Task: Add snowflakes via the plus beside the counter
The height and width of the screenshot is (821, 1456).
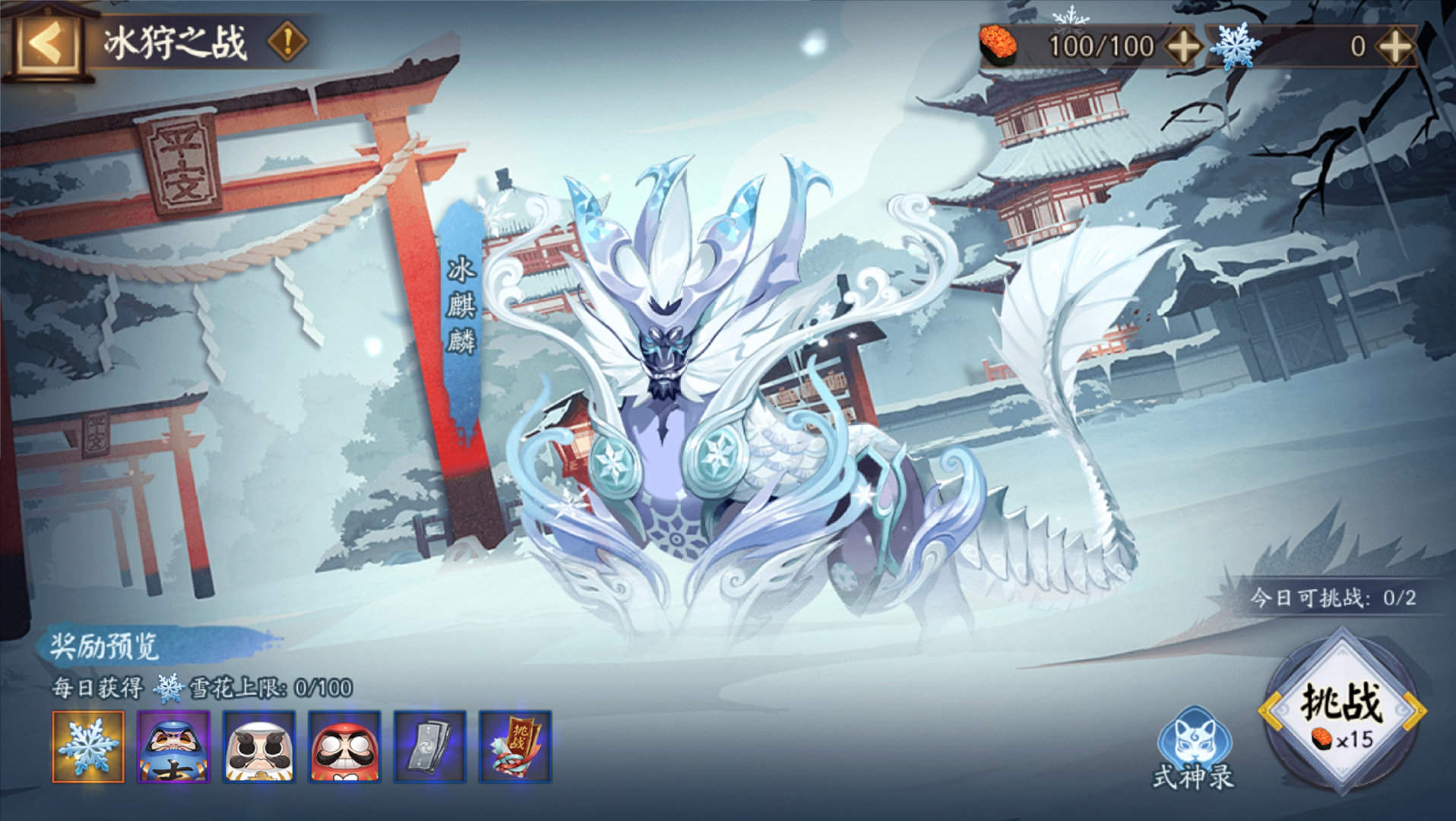Action: pos(1394,47)
